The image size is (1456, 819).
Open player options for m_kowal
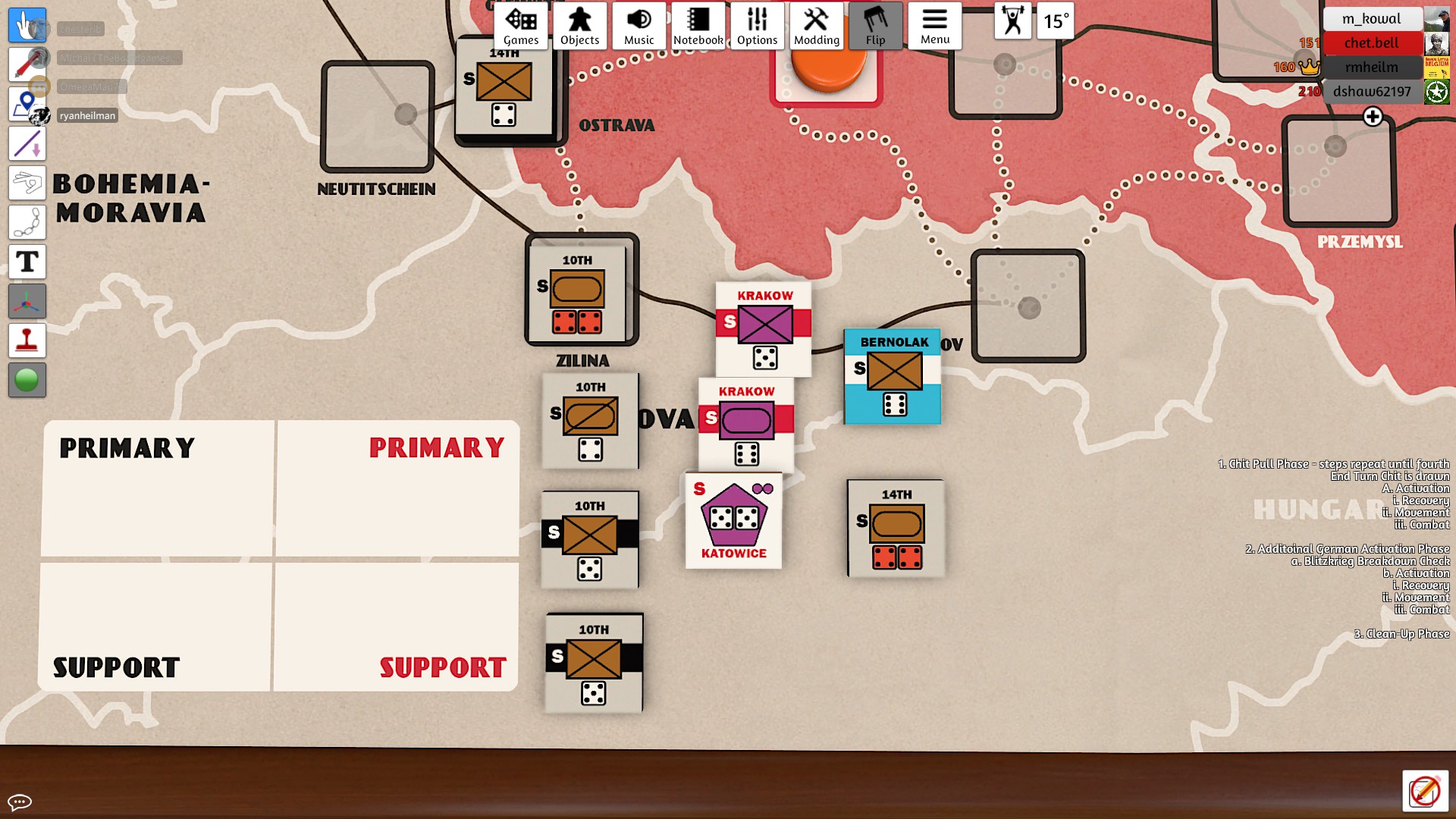pyautogui.click(x=1373, y=18)
